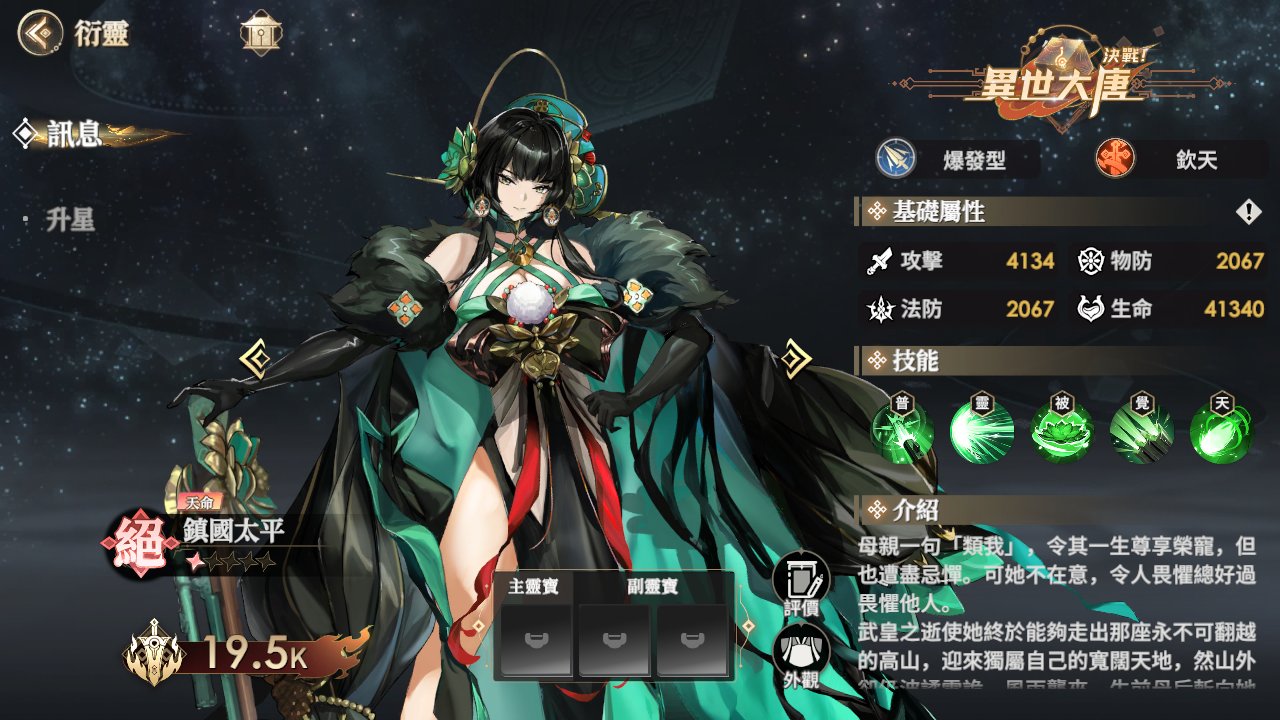Select the 爆發型 class tag
The height and width of the screenshot is (720, 1280).
point(955,160)
